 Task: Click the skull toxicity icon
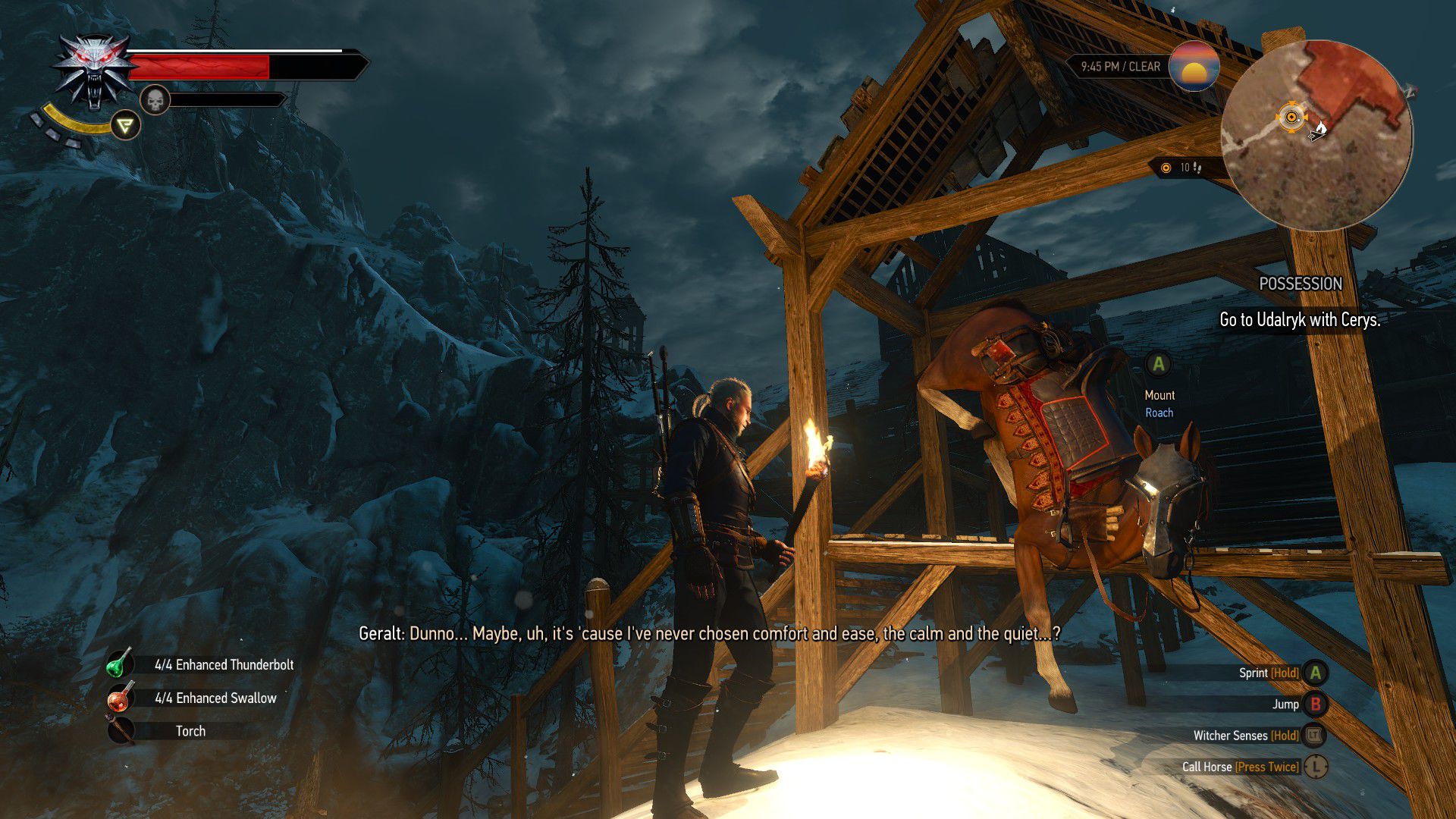coord(155,99)
